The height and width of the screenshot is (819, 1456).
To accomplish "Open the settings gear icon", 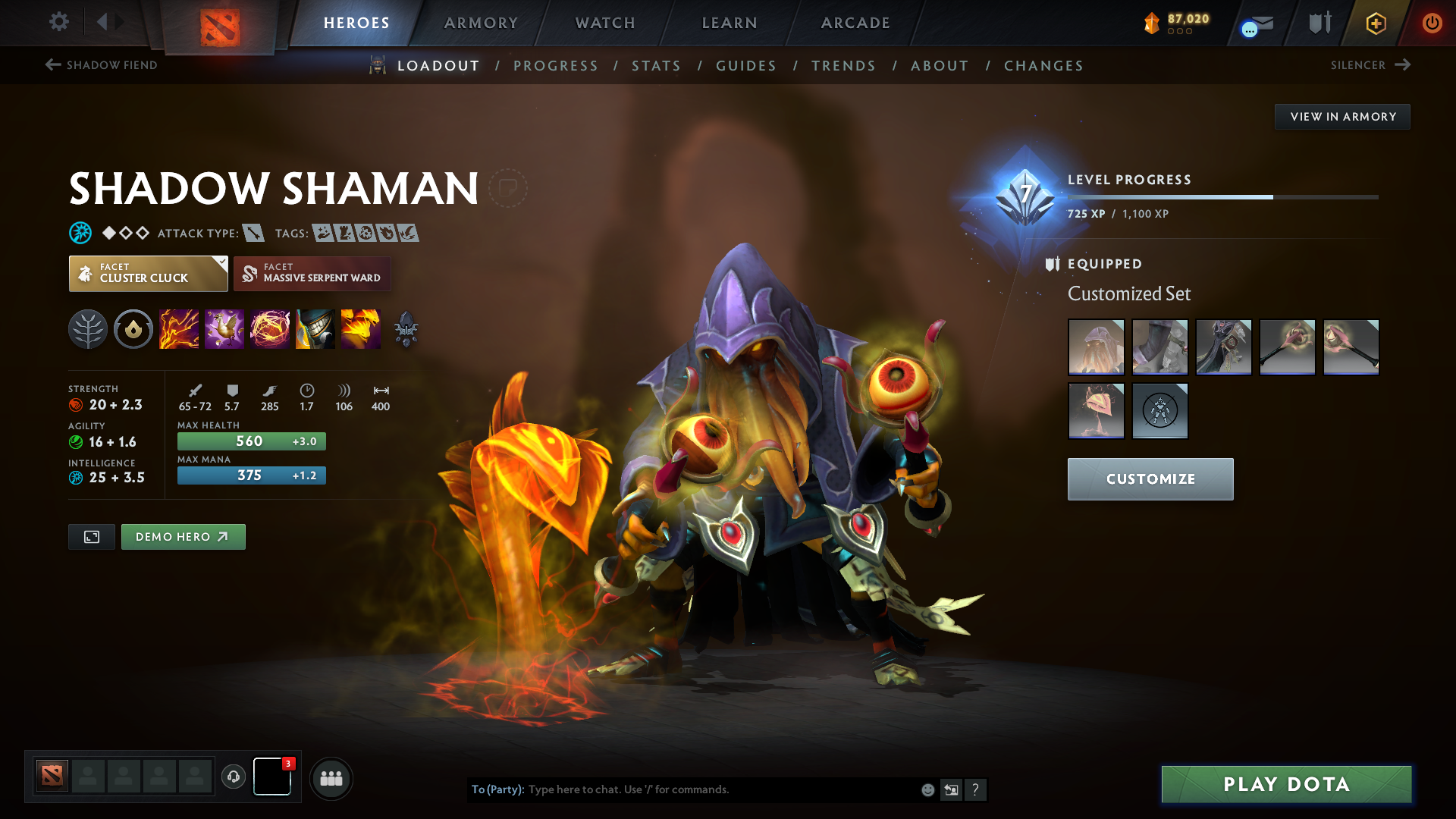I will (x=59, y=23).
